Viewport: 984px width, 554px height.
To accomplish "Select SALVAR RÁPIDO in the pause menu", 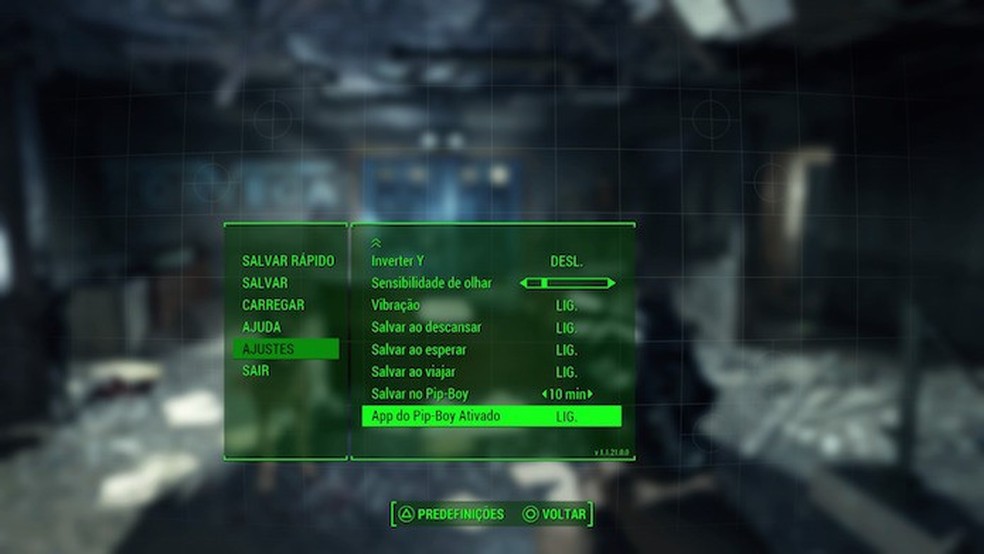I will pyautogui.click(x=288, y=261).
